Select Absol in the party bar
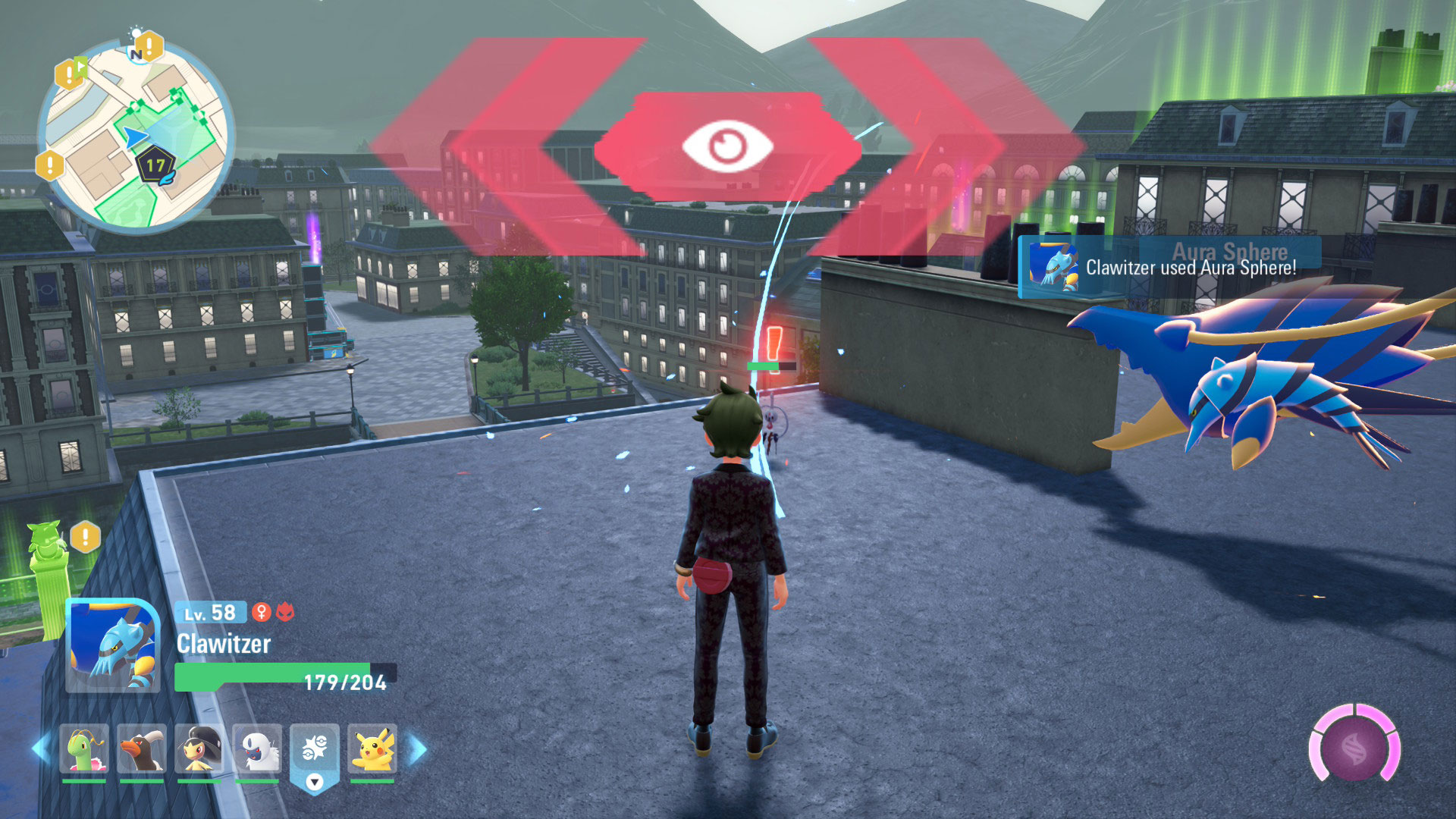The image size is (1456, 819). 257,749
